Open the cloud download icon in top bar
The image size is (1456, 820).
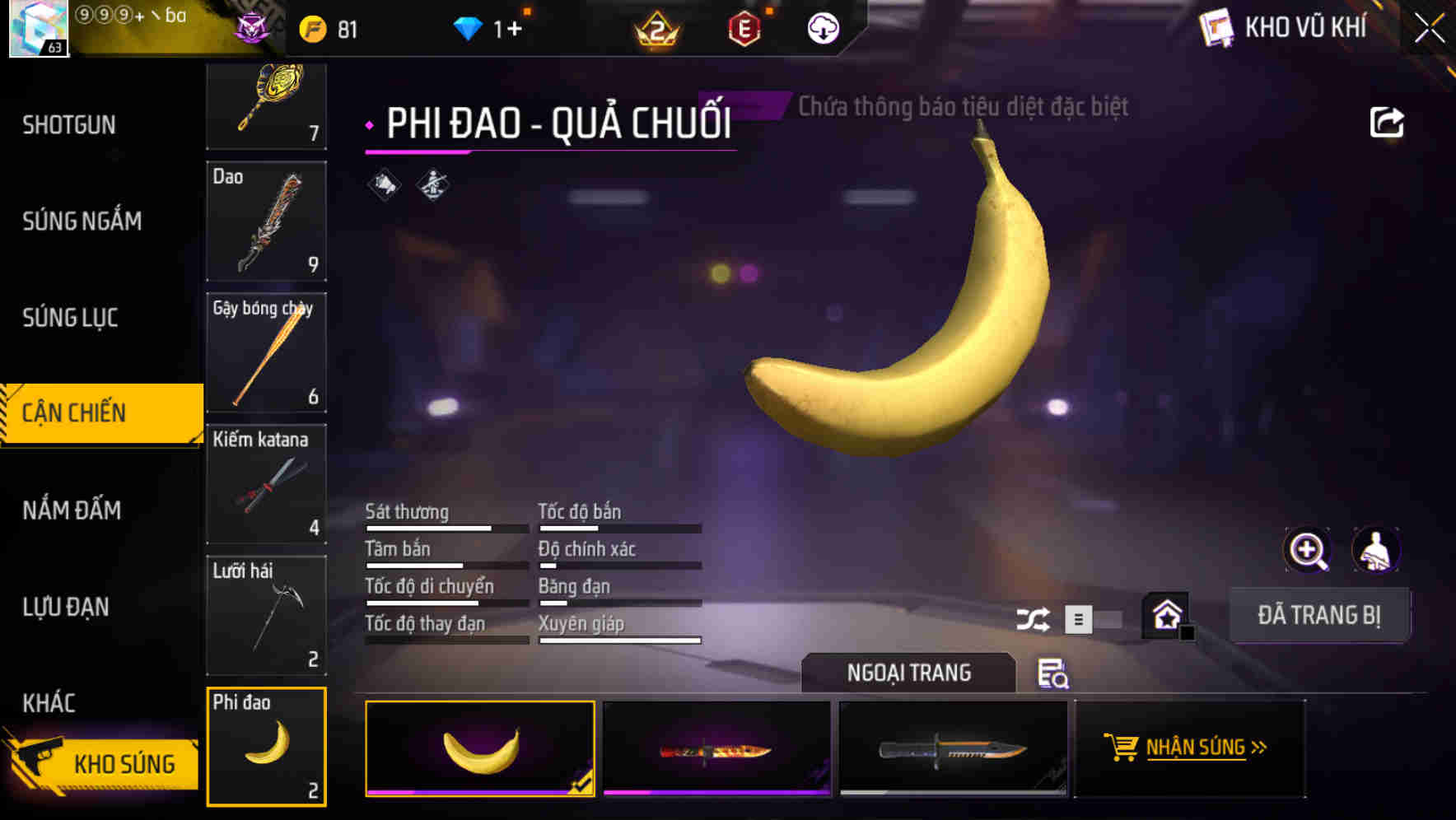coord(821,27)
